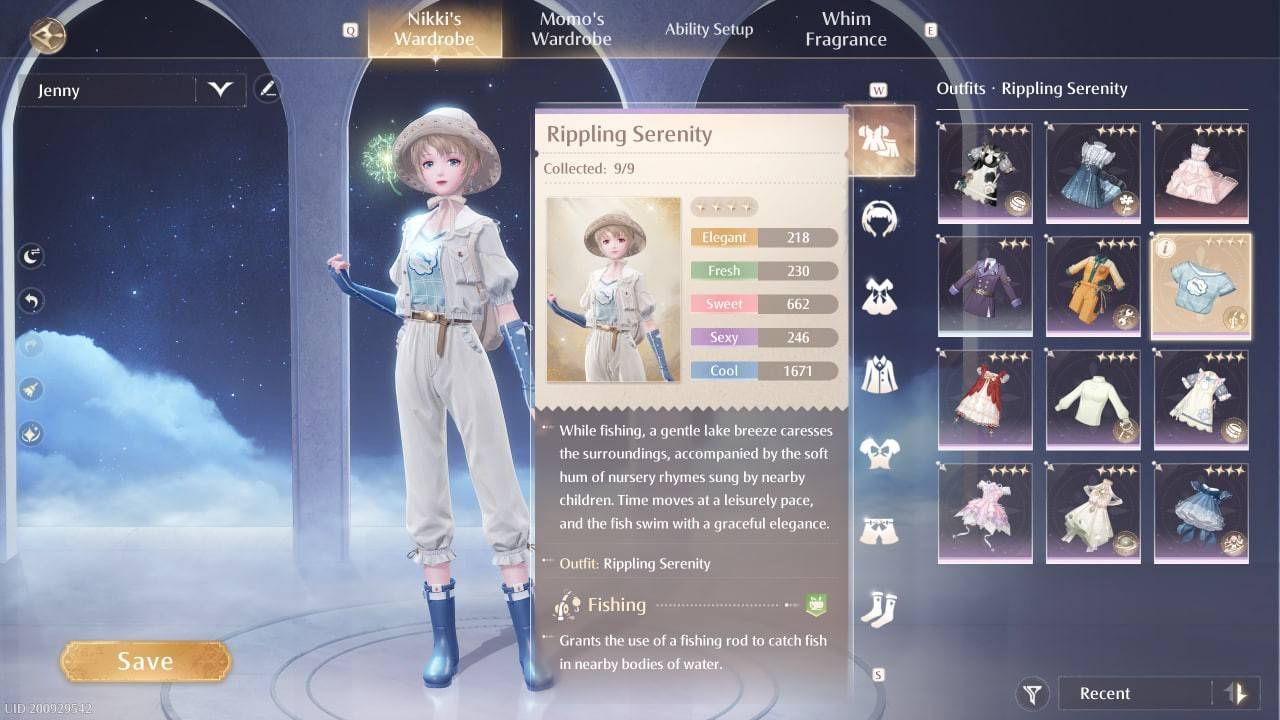The height and width of the screenshot is (720, 1280).
Task: Open the Jenny preset name dropdown
Action: click(222, 89)
